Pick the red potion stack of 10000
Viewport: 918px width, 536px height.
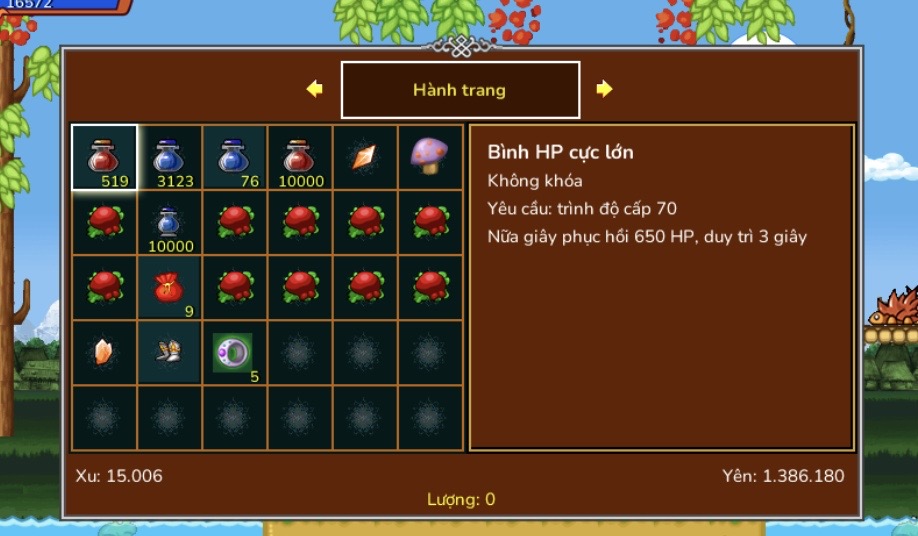point(299,157)
